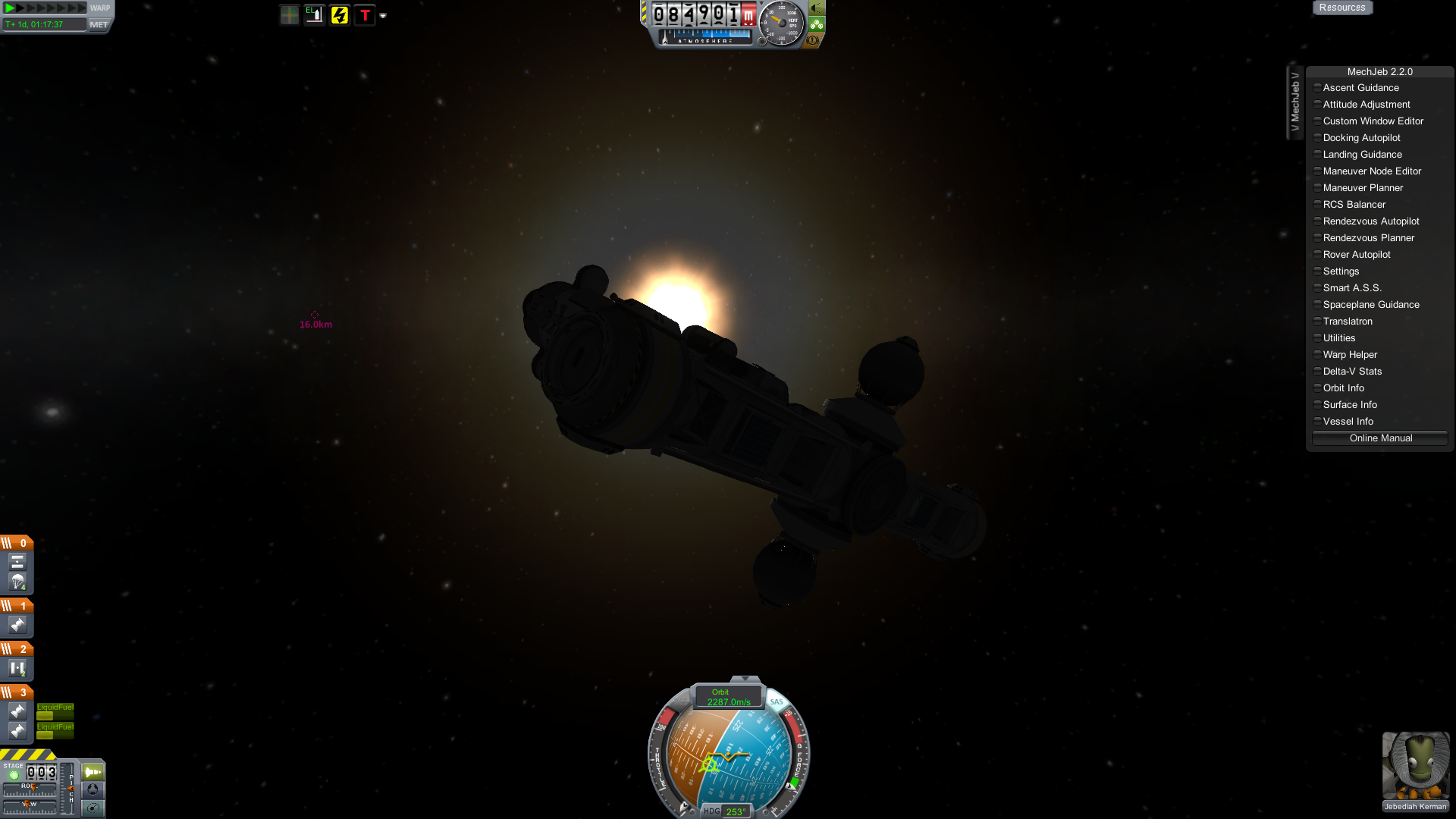This screenshot has width=1456, height=819.
Task: Switch the MET clock display mode
Action: (99, 24)
